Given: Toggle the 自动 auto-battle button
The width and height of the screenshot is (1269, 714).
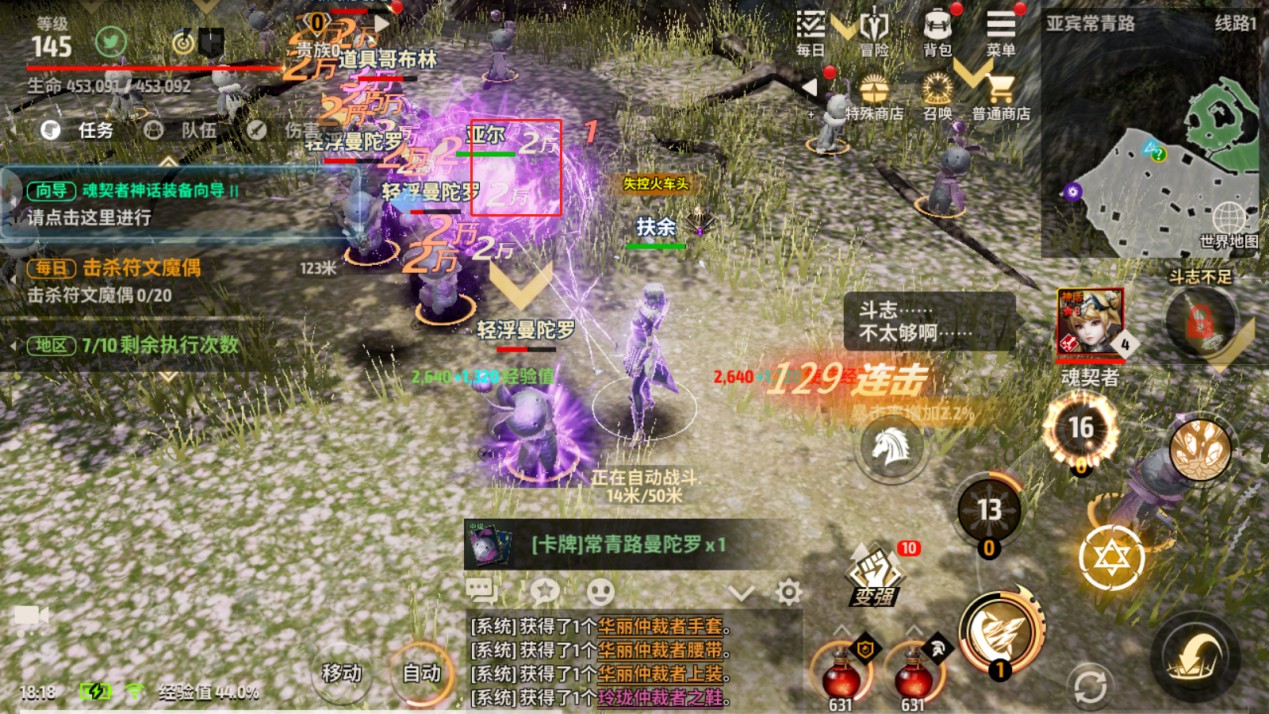Looking at the screenshot, I should (x=422, y=673).
